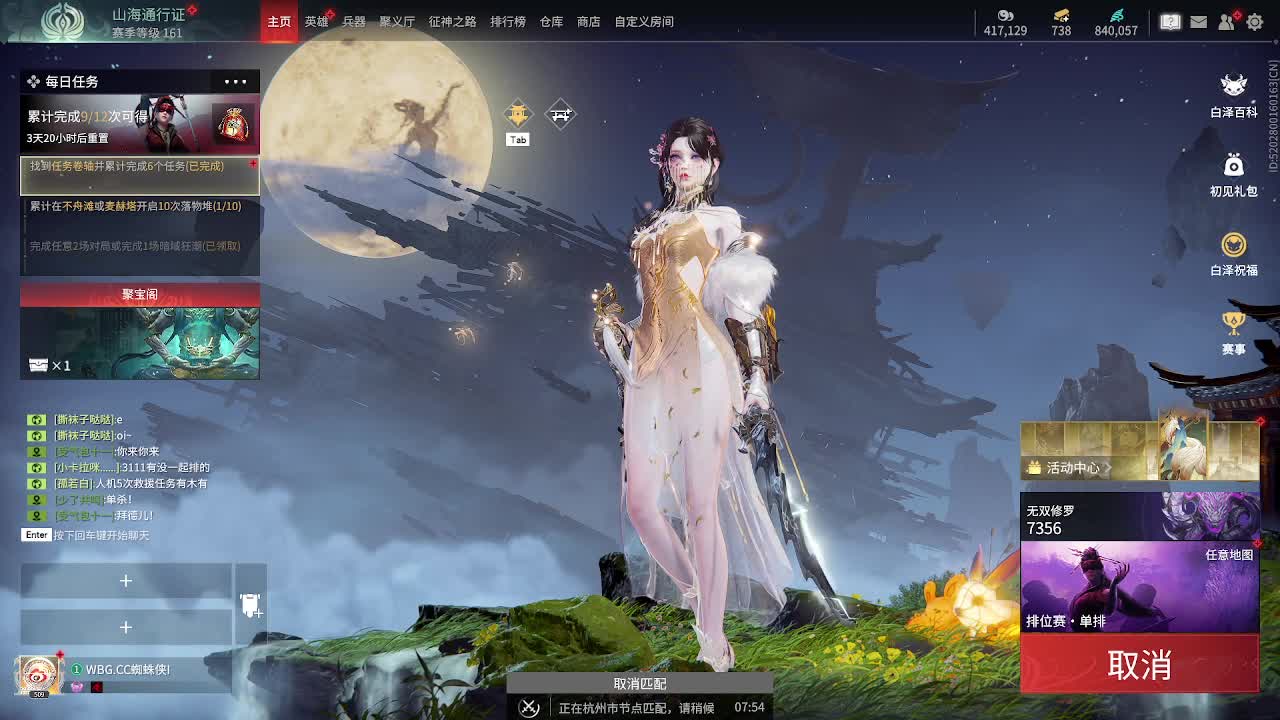This screenshot has height=720, width=1280.
Task: Go to 征神之路 tab
Action: (452, 21)
